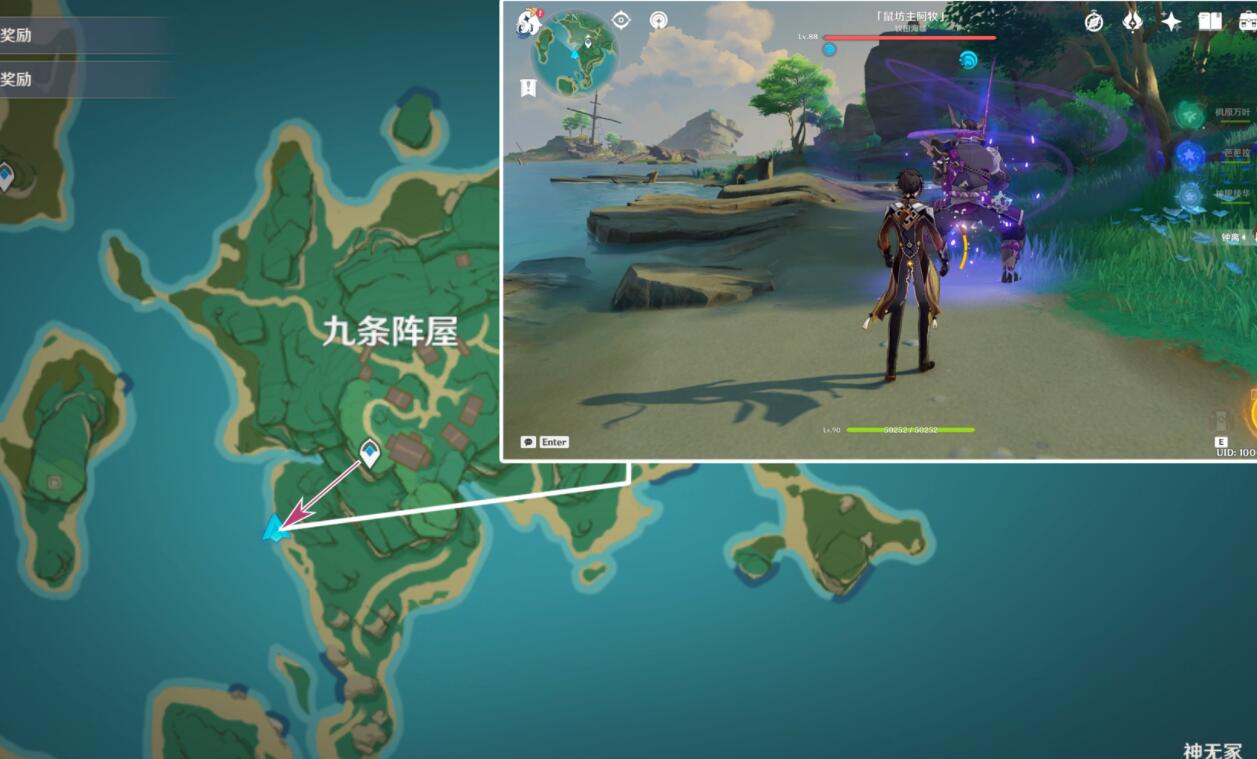Switch to the blue-star party member

click(1190, 155)
